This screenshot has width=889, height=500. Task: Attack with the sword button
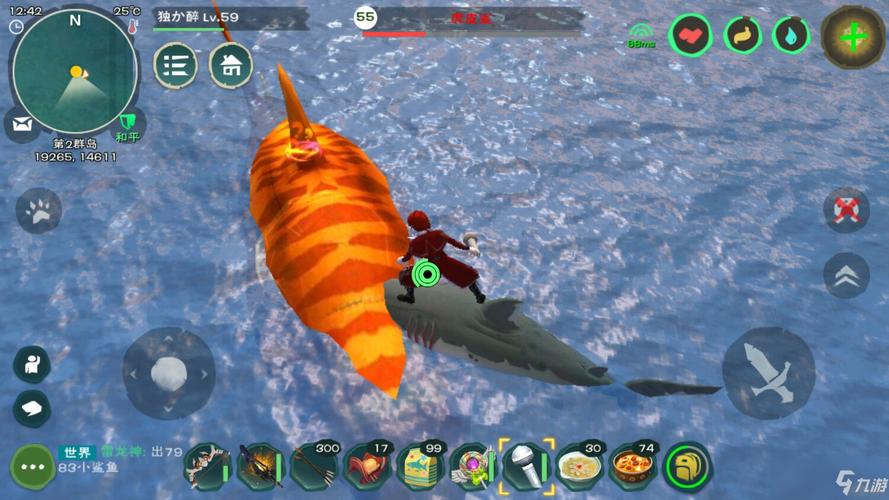coord(768,373)
